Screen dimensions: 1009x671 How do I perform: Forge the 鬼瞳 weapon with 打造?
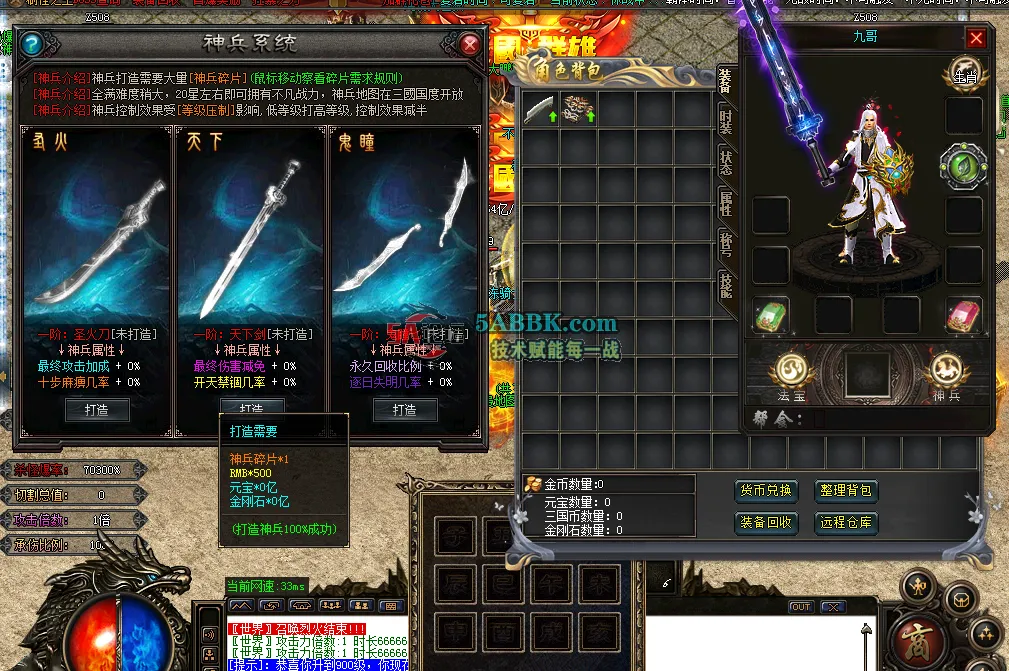(404, 409)
